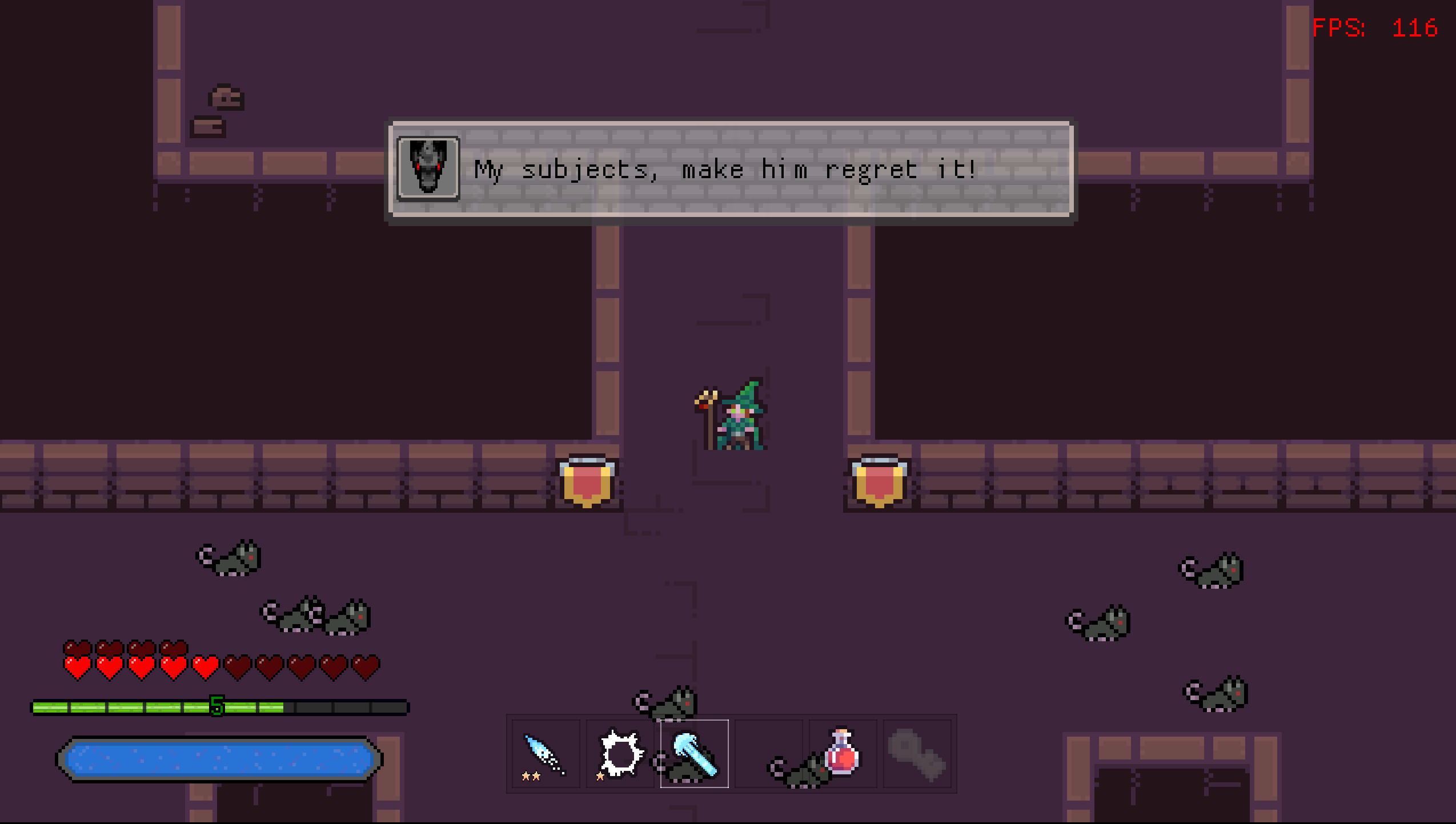Screen dimensions: 1456x824
Task: Click the greyed-out key slot
Action: tap(917, 754)
